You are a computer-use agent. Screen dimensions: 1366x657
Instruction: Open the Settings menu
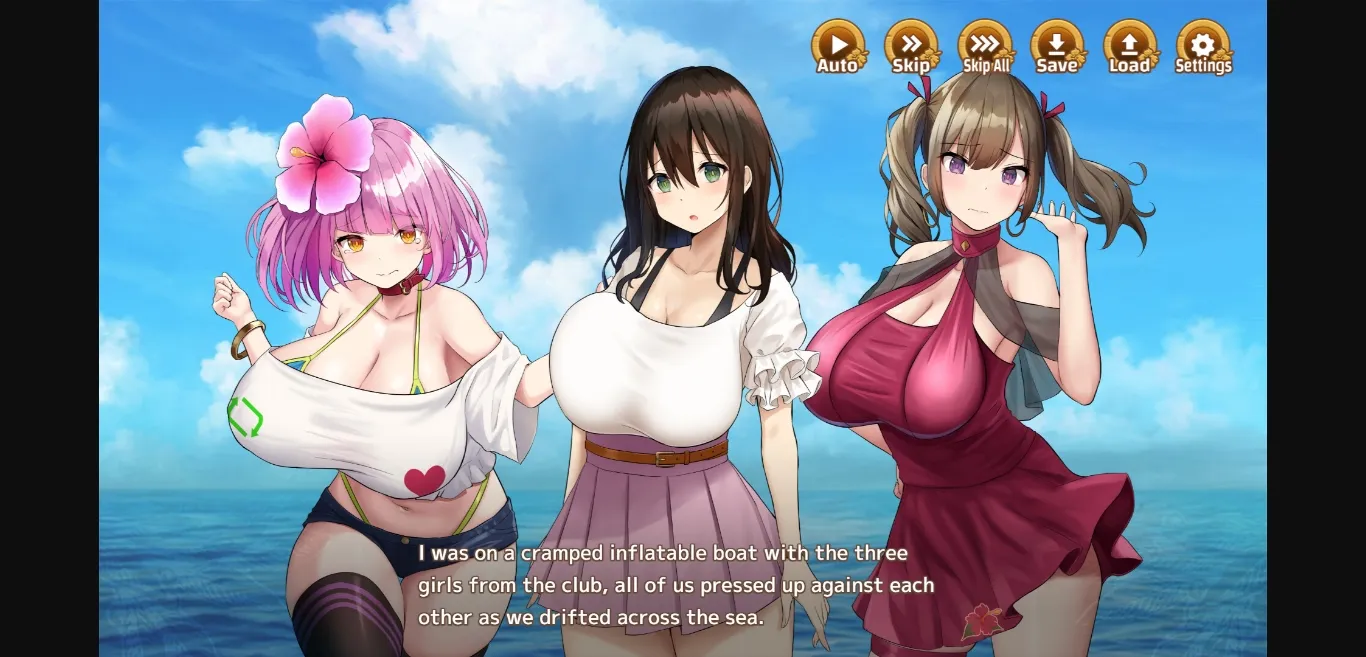1203,46
